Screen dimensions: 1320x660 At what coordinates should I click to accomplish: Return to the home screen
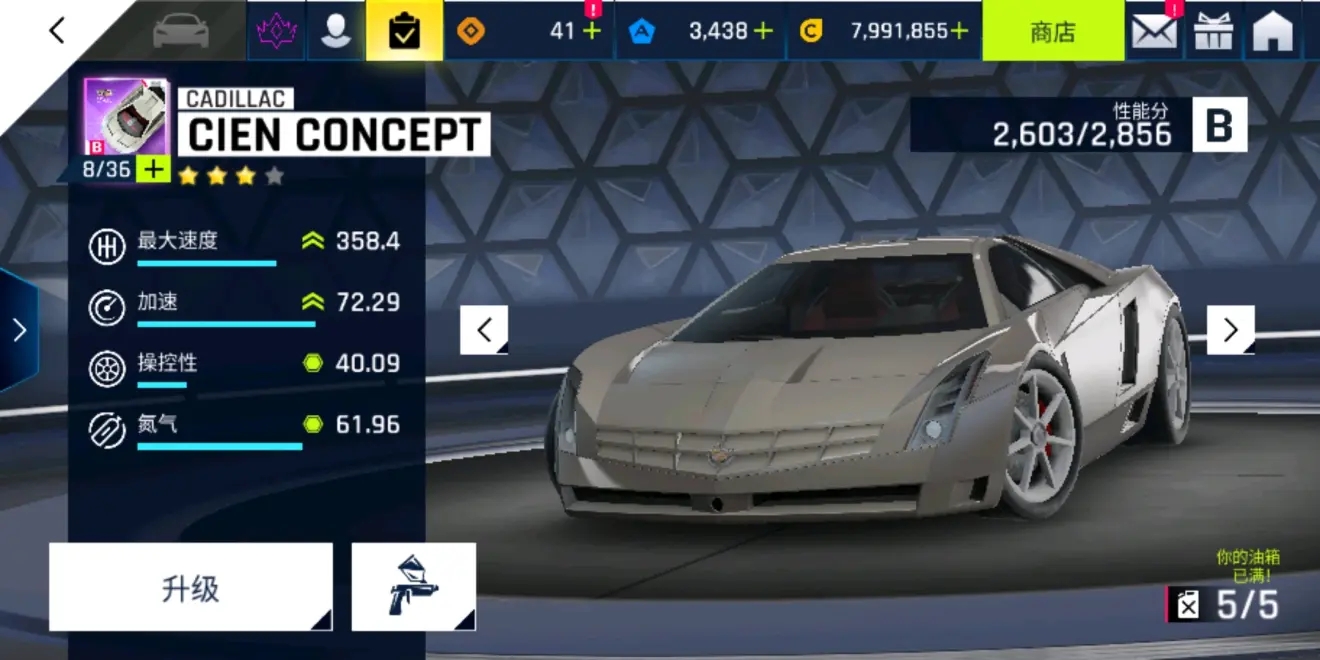coord(1273,32)
